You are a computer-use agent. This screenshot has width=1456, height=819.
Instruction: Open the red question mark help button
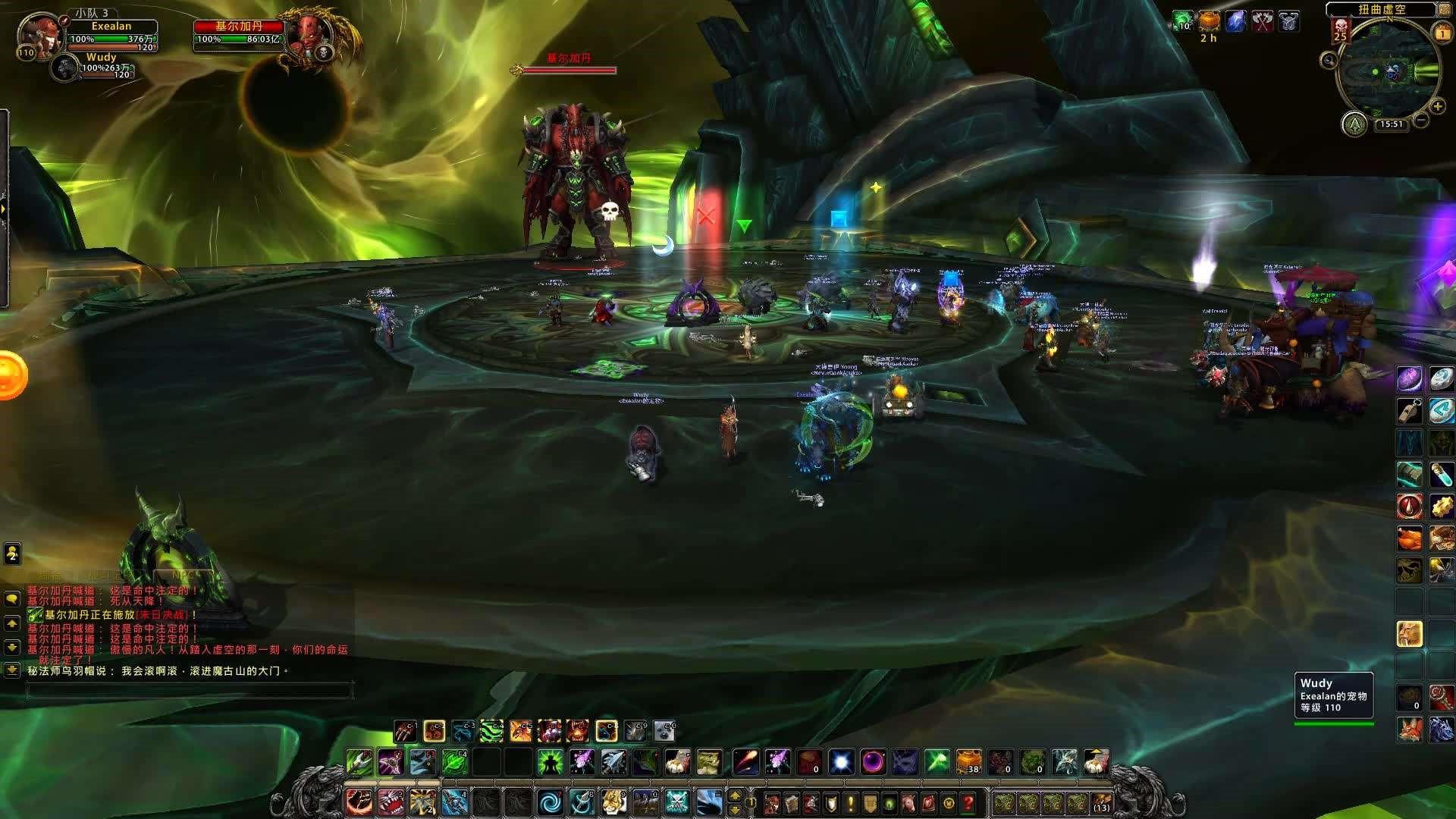point(968,802)
